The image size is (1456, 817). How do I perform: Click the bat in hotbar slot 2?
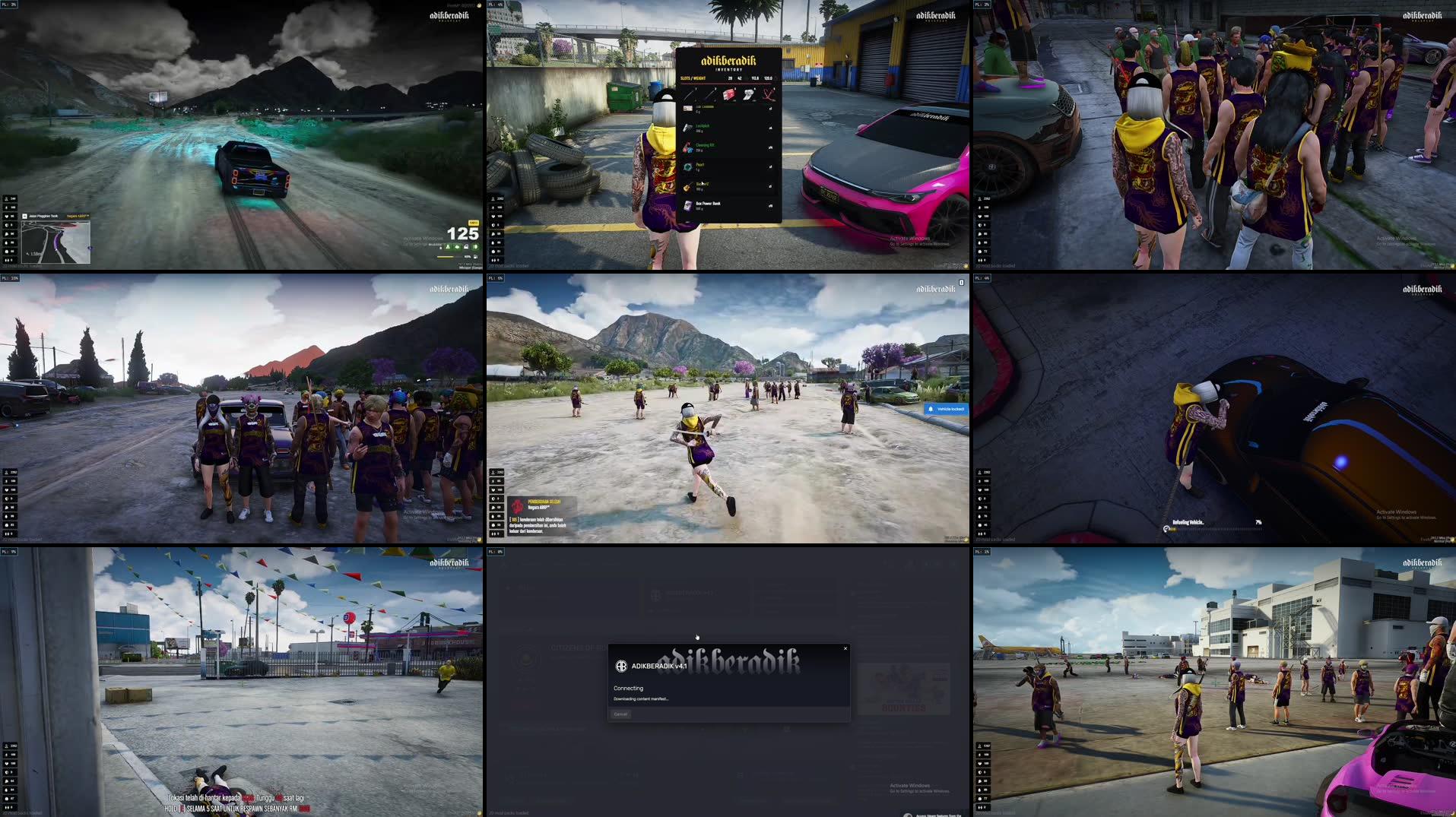click(x=708, y=95)
